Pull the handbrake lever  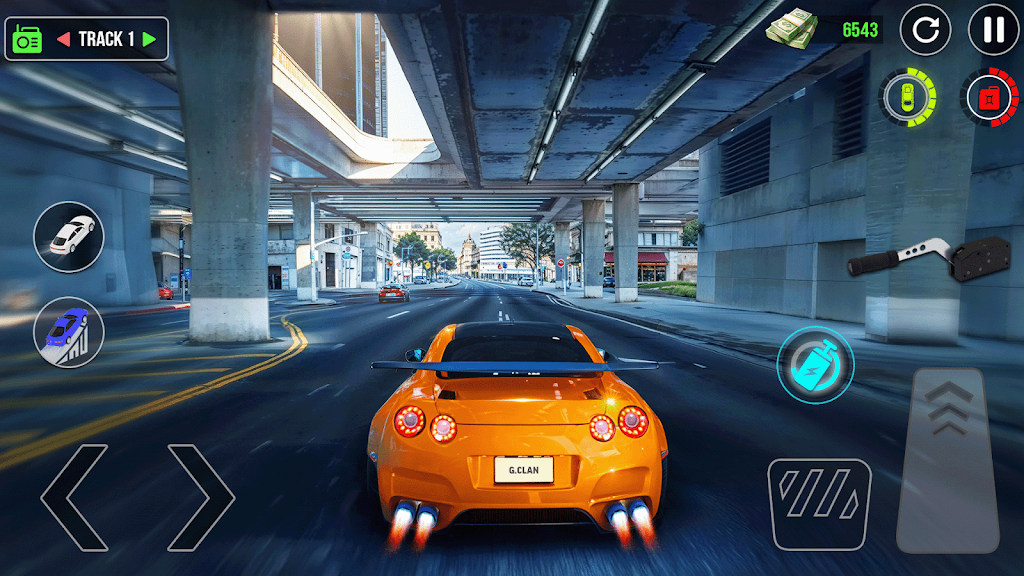point(917,261)
